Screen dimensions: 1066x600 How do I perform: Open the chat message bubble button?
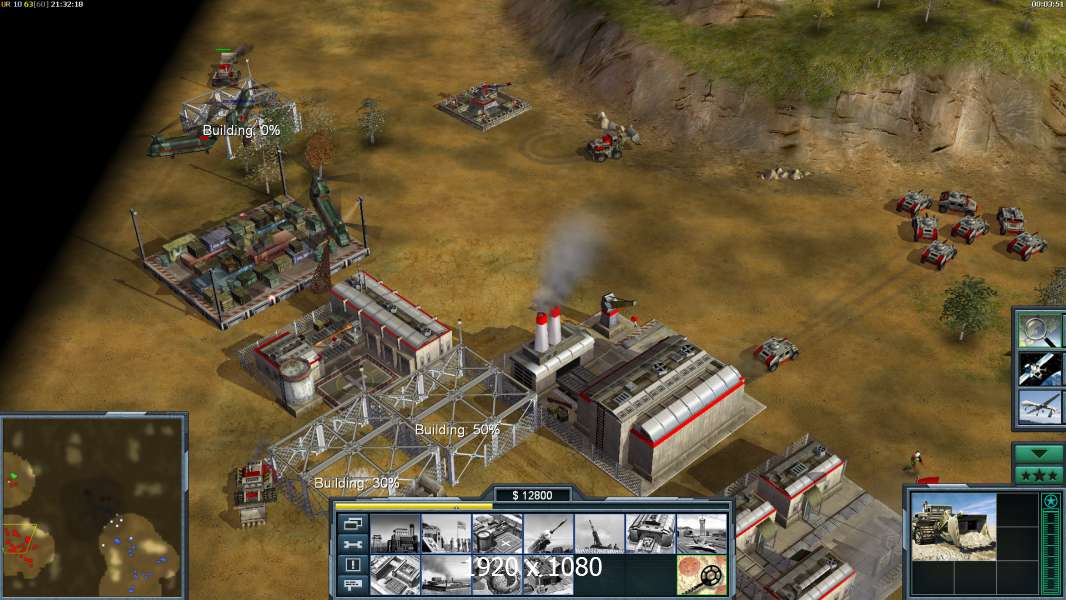353,586
